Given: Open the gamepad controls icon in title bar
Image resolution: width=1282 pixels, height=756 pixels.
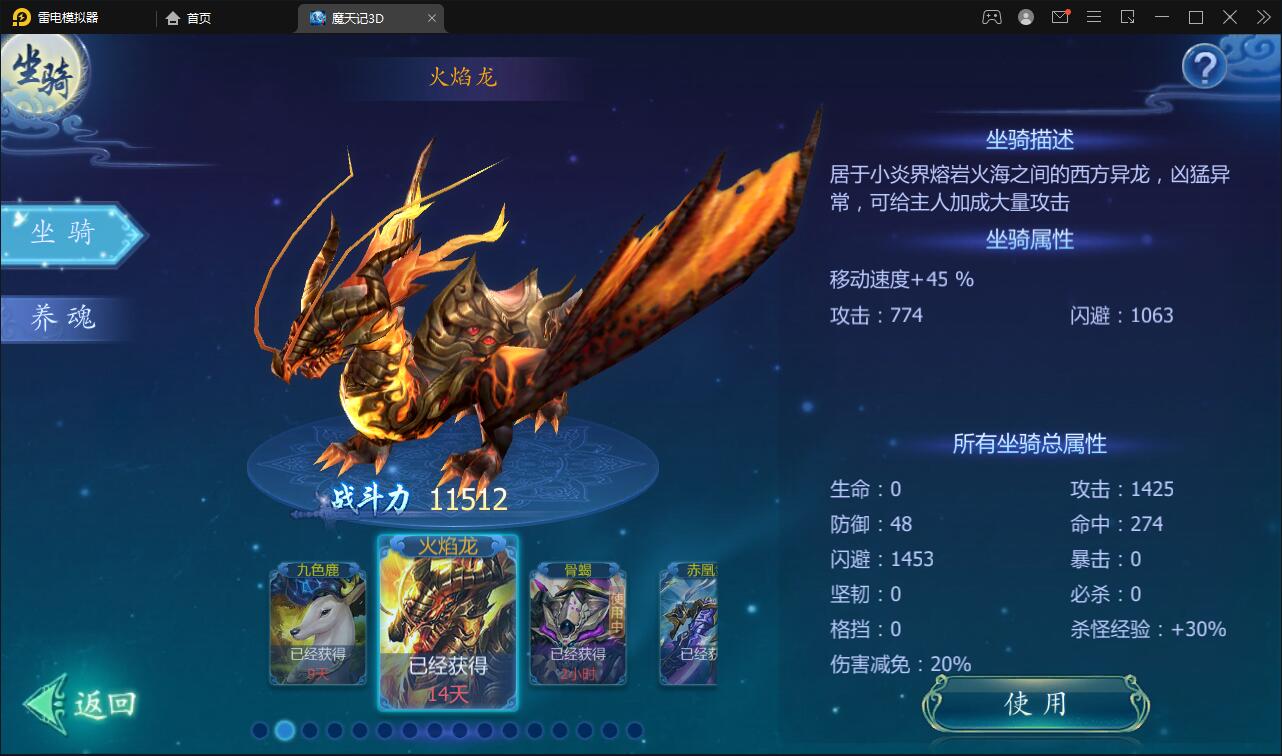Looking at the screenshot, I should click(992, 16).
